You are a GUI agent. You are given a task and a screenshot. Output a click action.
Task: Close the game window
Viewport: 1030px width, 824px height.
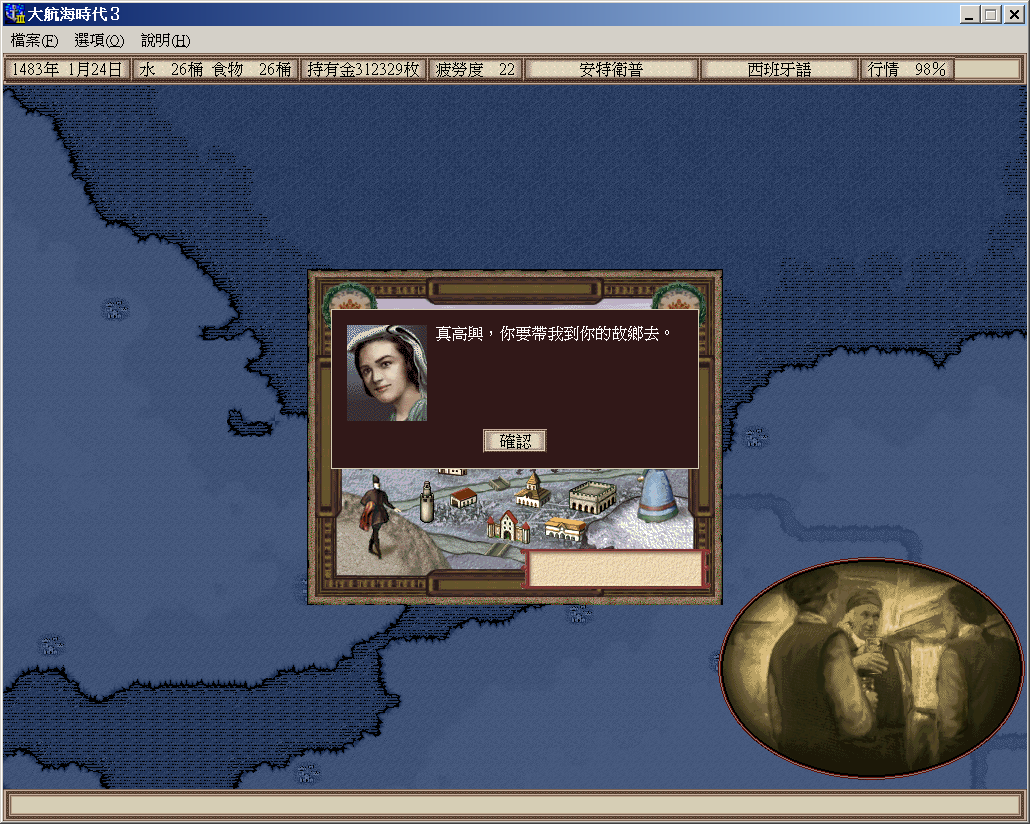pyautogui.click(x=1013, y=15)
